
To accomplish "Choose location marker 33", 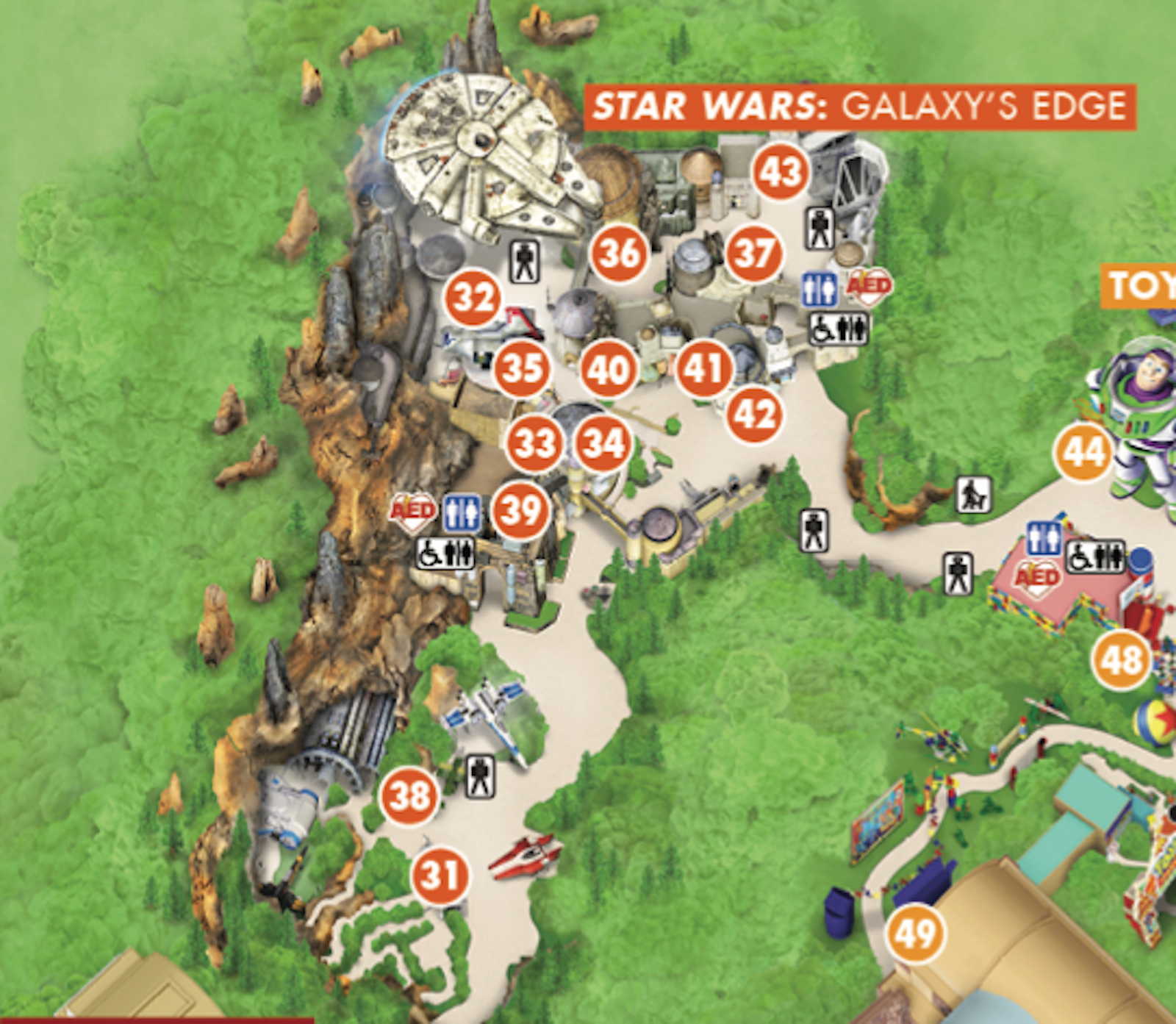I will point(534,443).
